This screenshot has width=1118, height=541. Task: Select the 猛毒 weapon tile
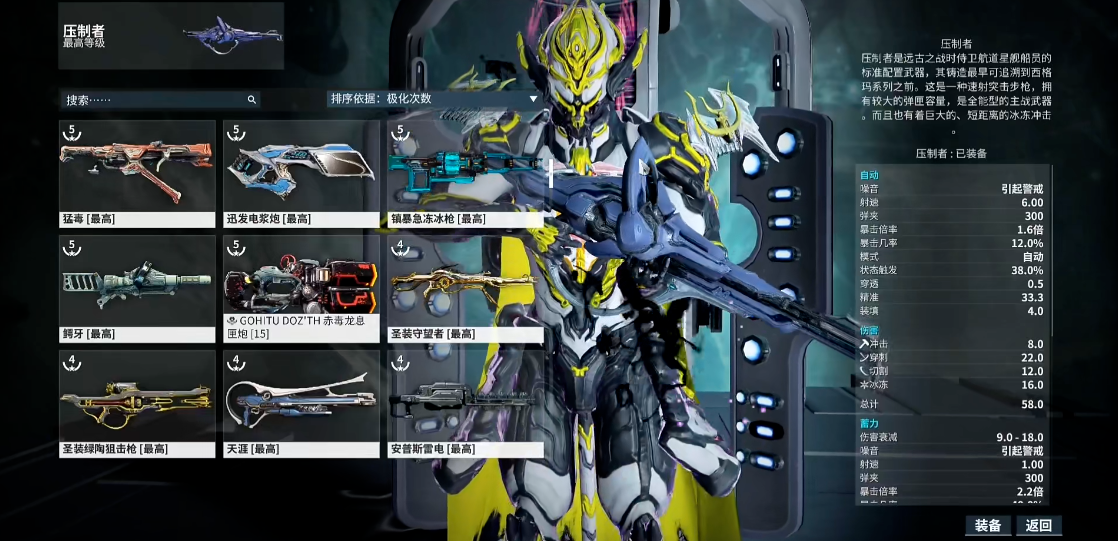click(x=137, y=172)
